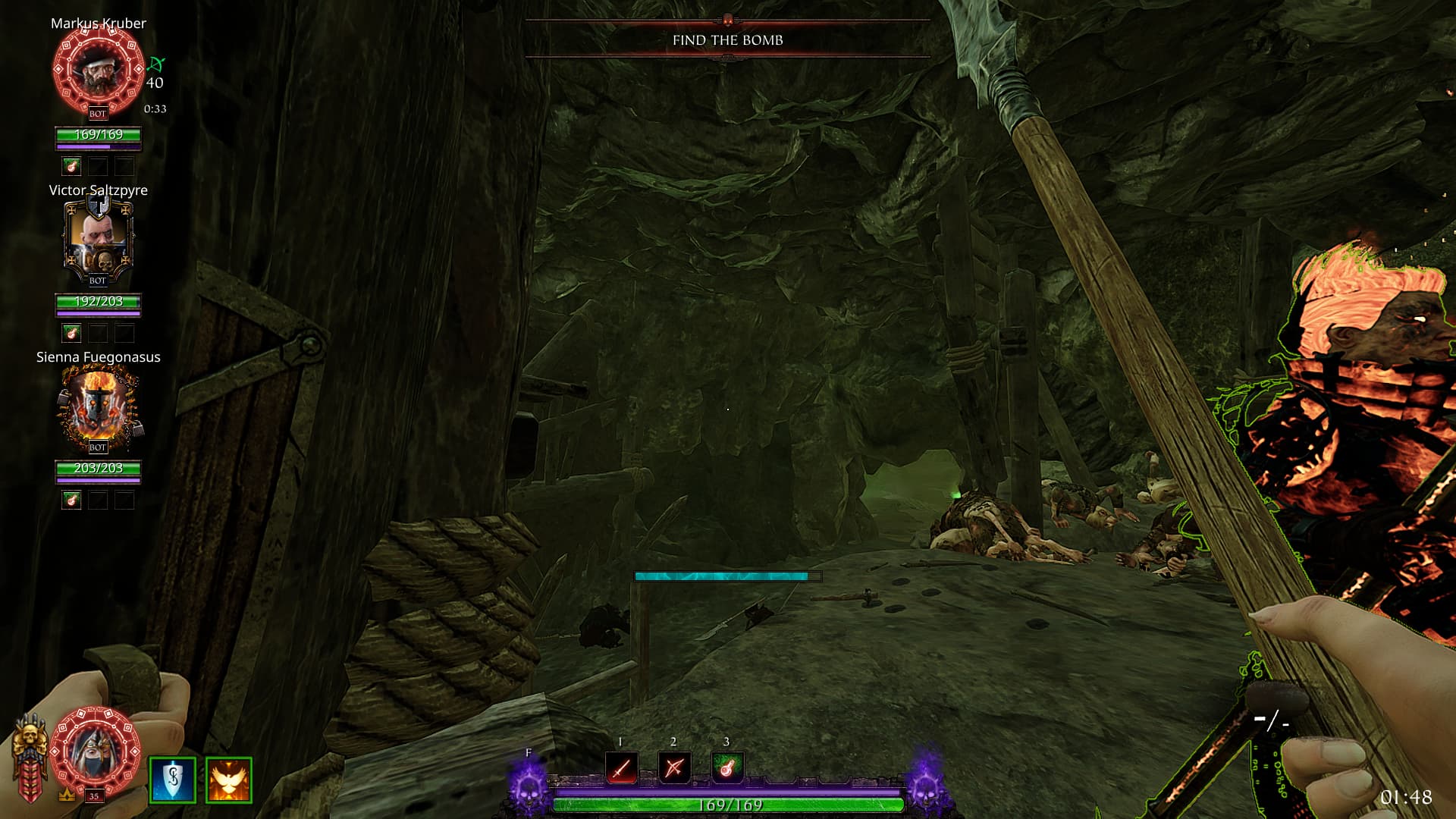This screenshot has width=1456, height=819.
Task: Click the blue shield buff icon
Action: 173,780
